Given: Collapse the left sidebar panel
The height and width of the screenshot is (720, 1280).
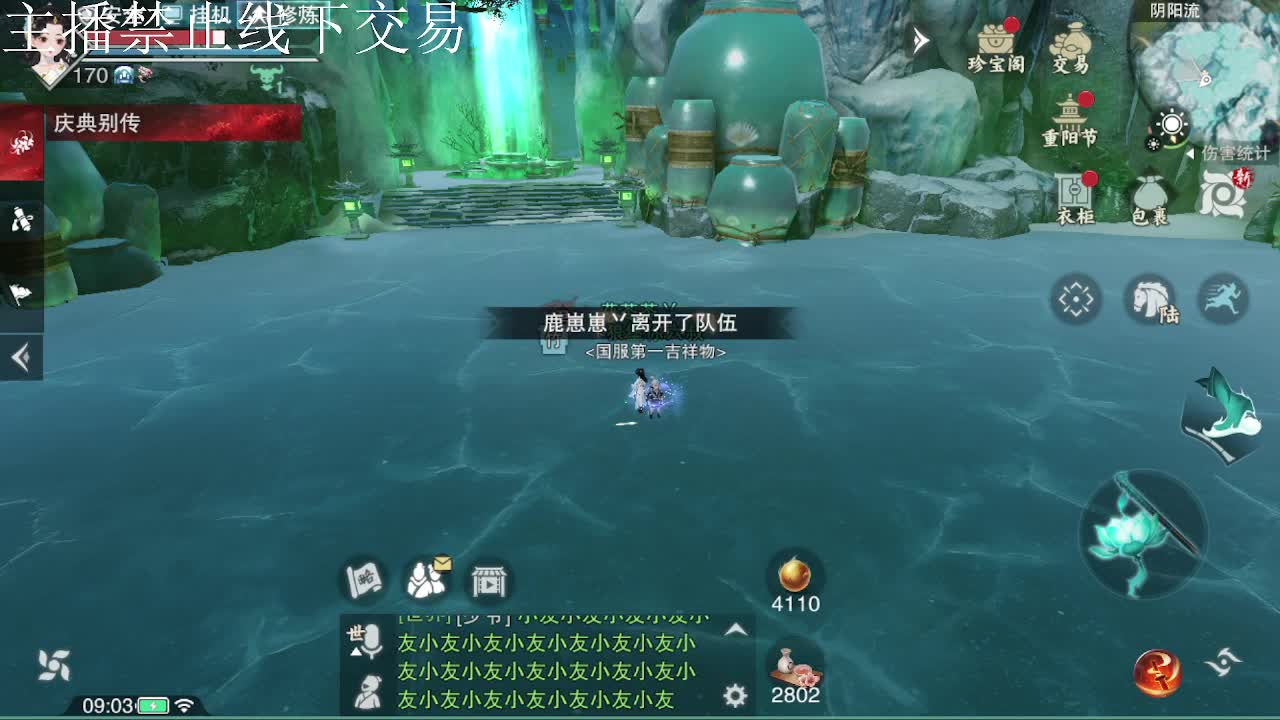Looking at the screenshot, I should [22, 355].
